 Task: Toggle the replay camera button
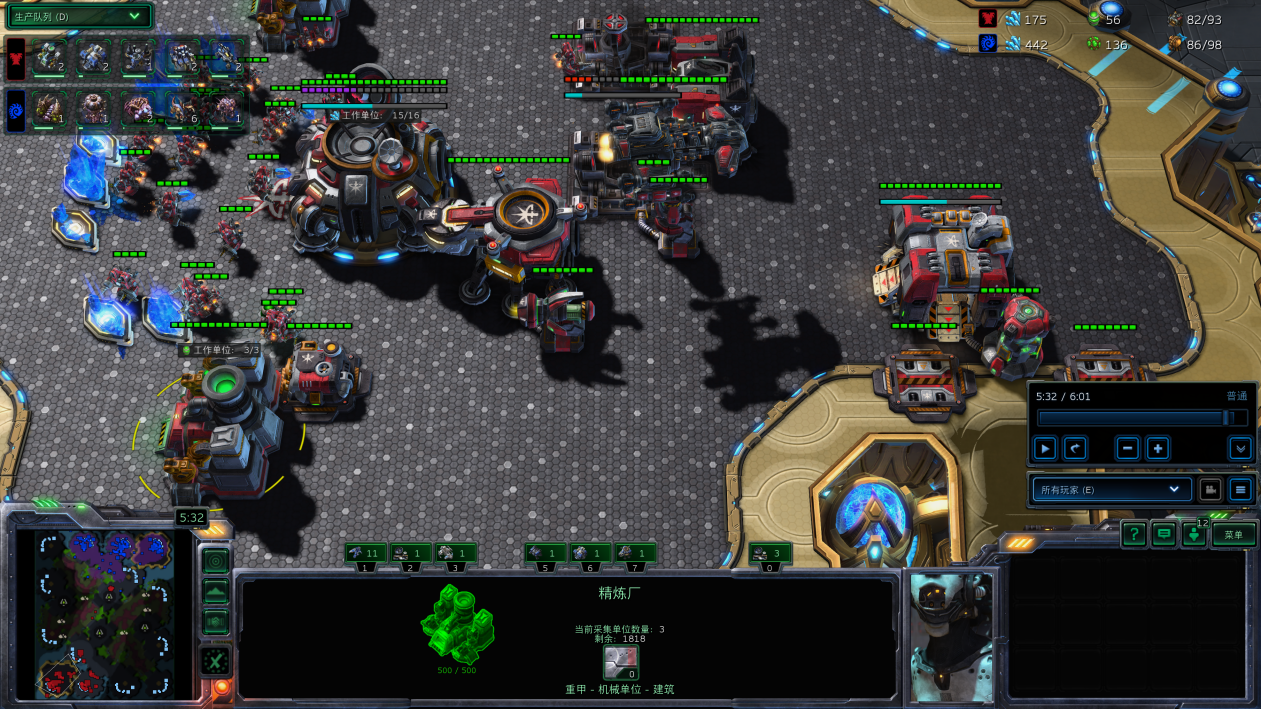coord(1210,489)
